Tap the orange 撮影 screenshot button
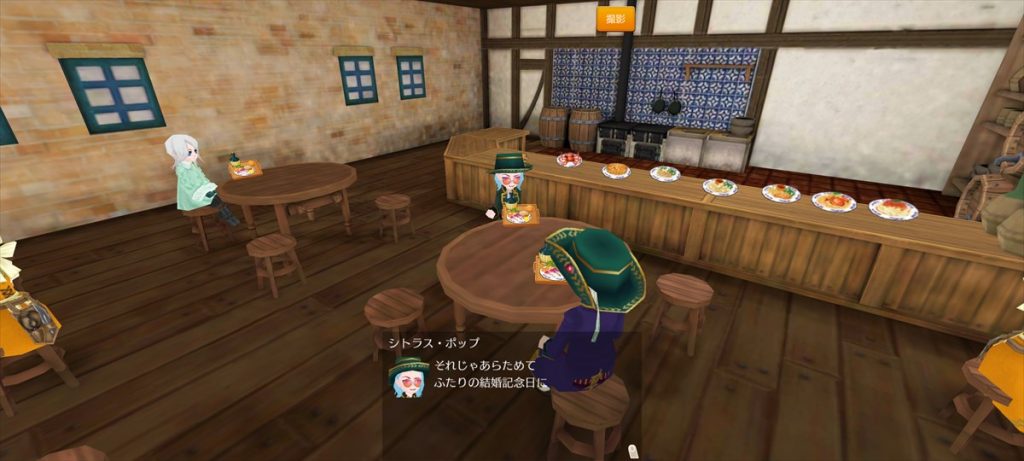Screen dimensions: 1024x461 (615, 18)
